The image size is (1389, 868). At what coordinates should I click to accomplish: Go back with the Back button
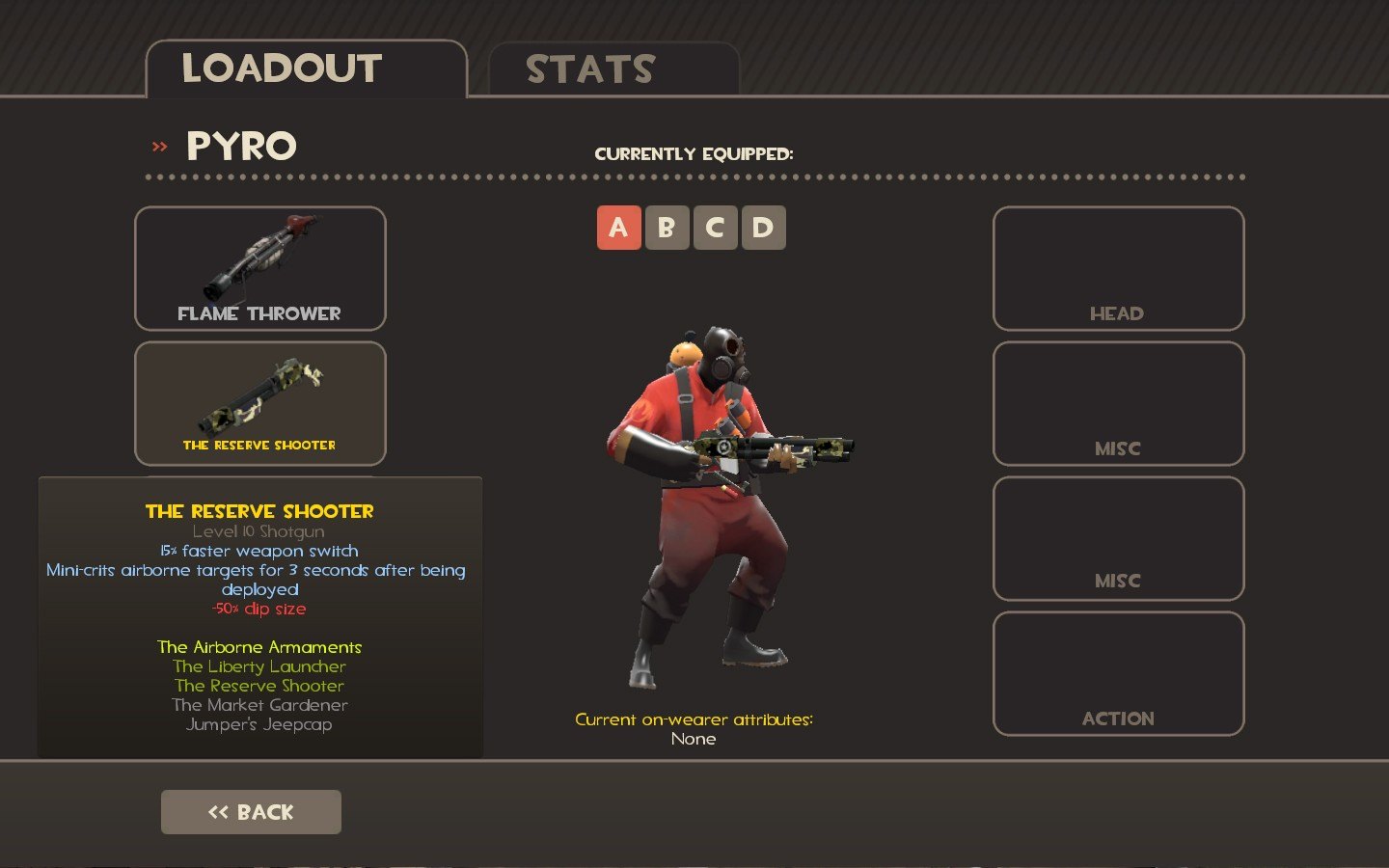pyautogui.click(x=251, y=812)
